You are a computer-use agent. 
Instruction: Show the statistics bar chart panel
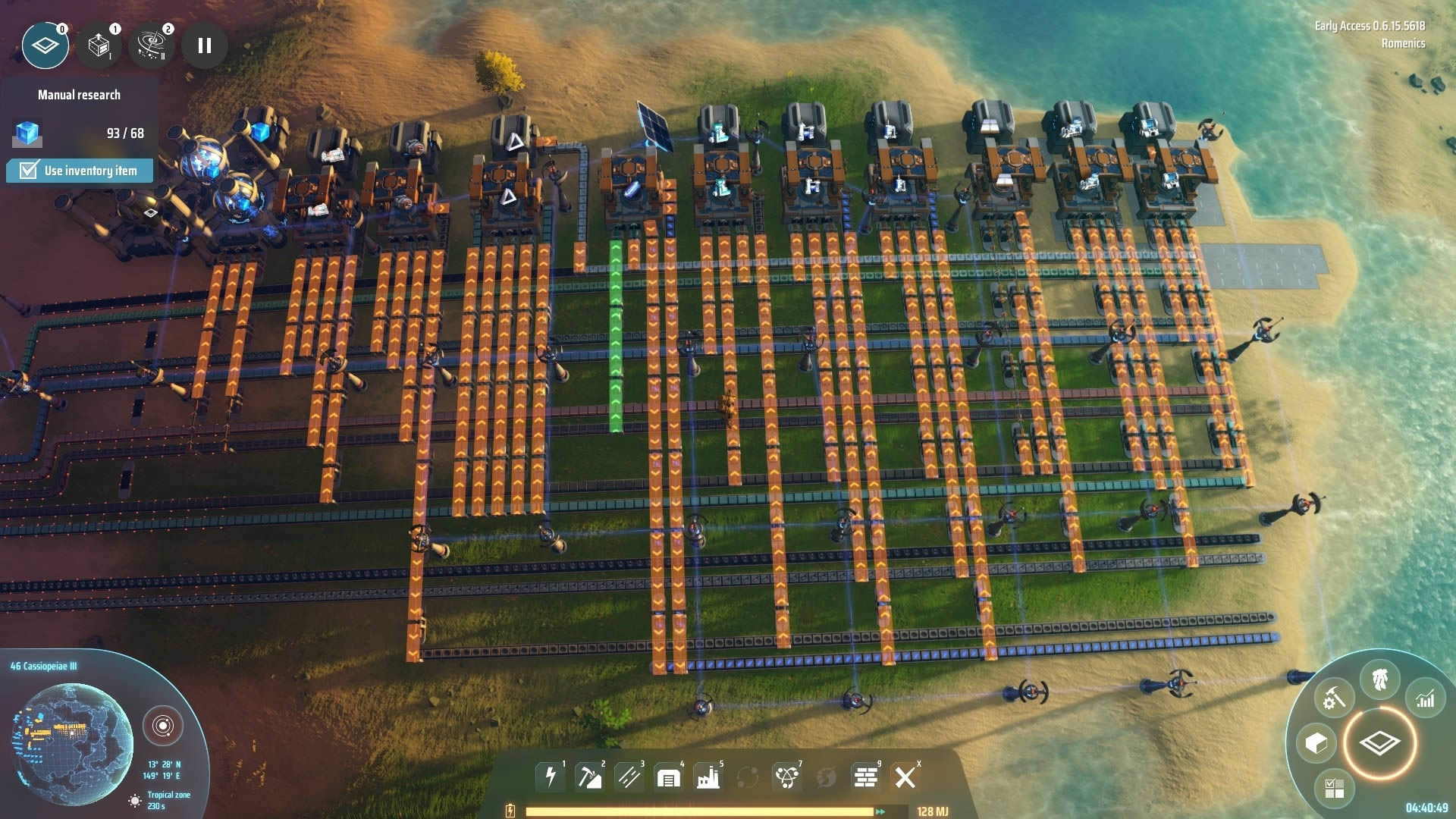coord(1426,699)
